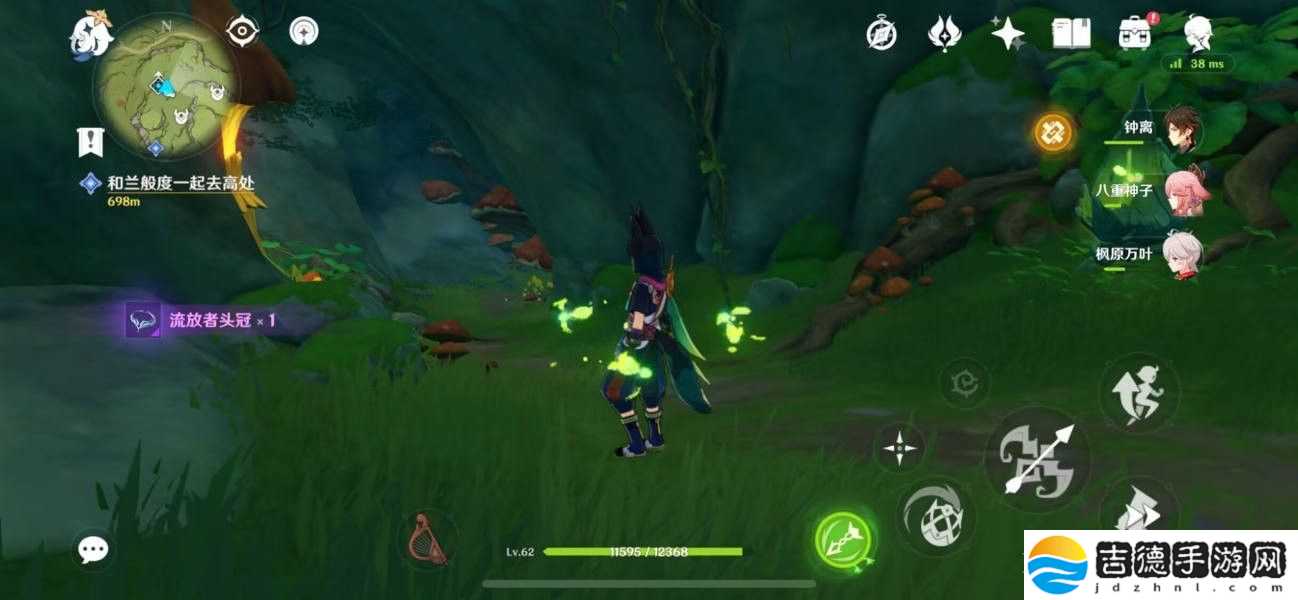Open the chat speech bubble
The width and height of the screenshot is (1298, 600).
(x=94, y=548)
